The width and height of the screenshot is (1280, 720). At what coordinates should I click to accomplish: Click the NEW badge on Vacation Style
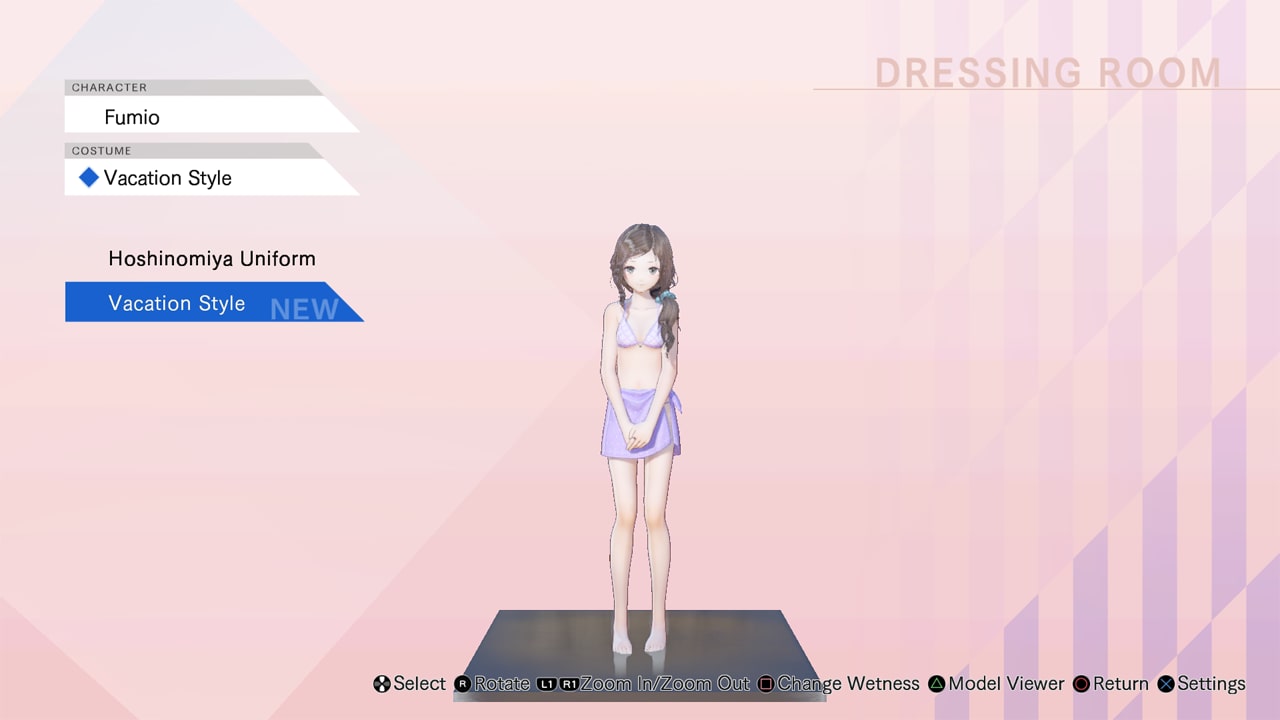(x=303, y=309)
